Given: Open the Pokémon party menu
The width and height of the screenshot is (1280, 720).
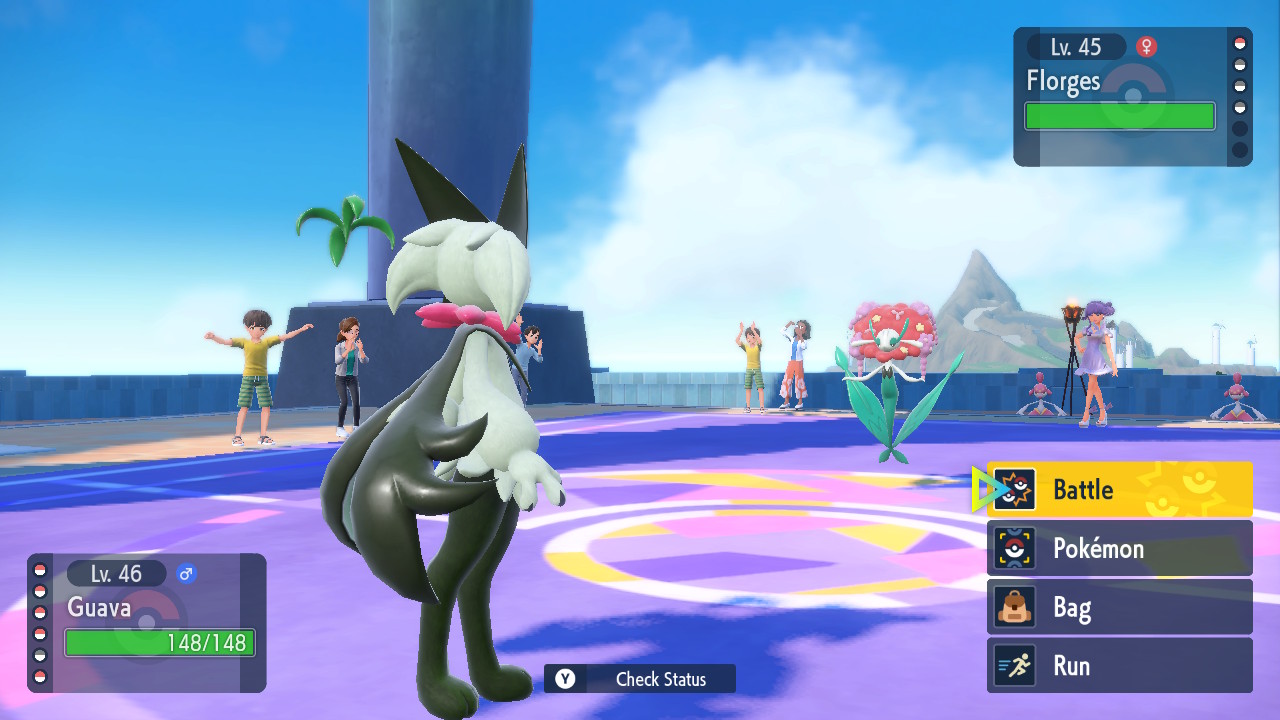Looking at the screenshot, I should 1119,548.
